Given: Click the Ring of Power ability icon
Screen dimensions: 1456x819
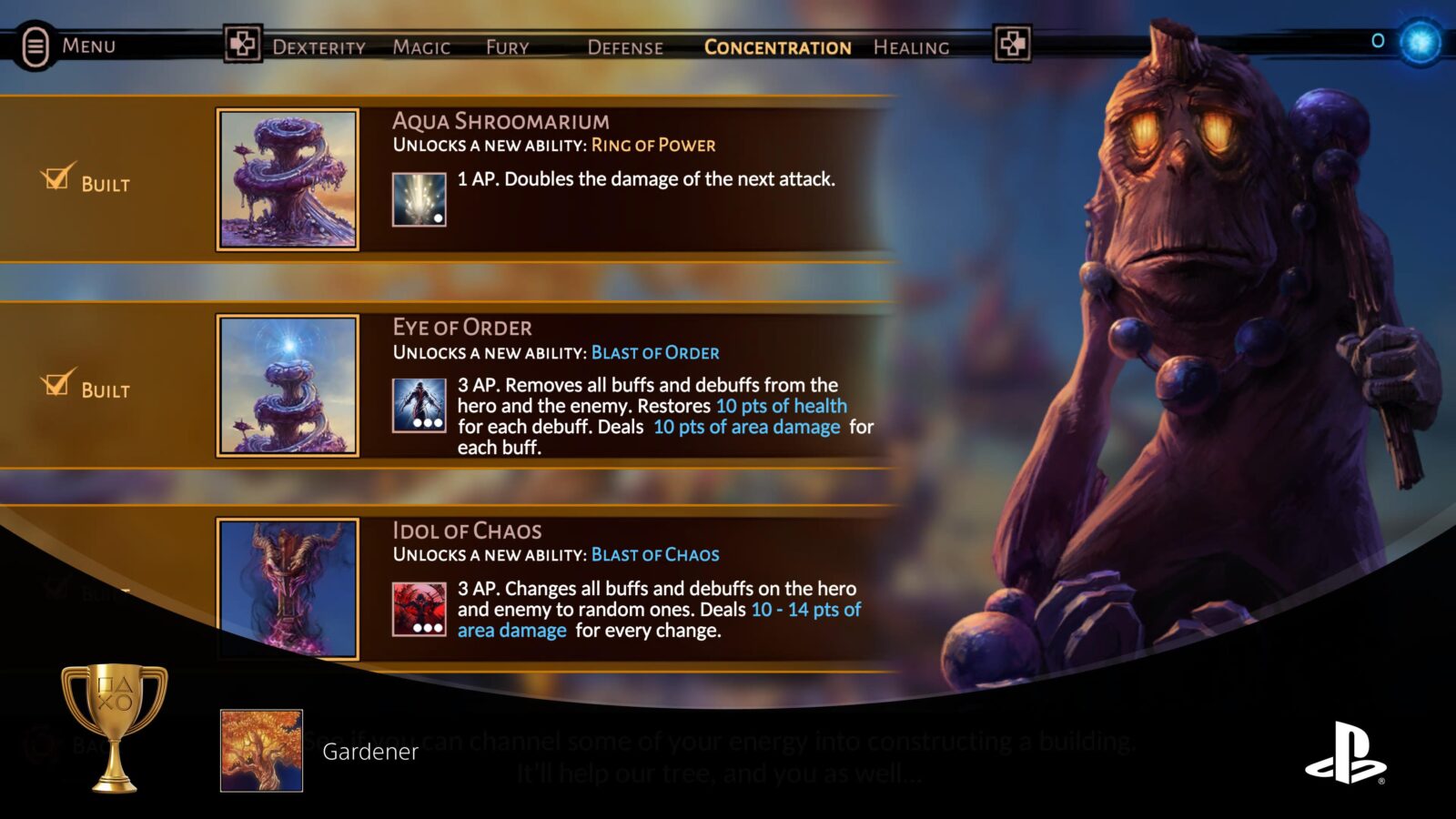Looking at the screenshot, I should click(419, 199).
